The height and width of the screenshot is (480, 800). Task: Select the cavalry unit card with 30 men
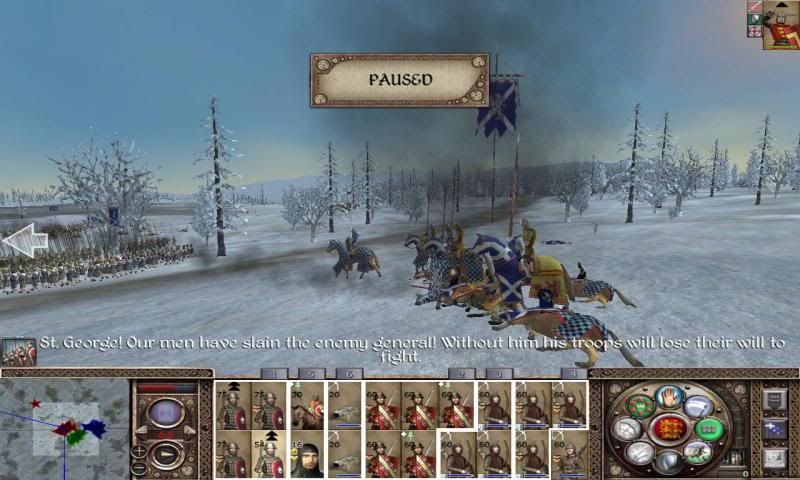(x=307, y=405)
